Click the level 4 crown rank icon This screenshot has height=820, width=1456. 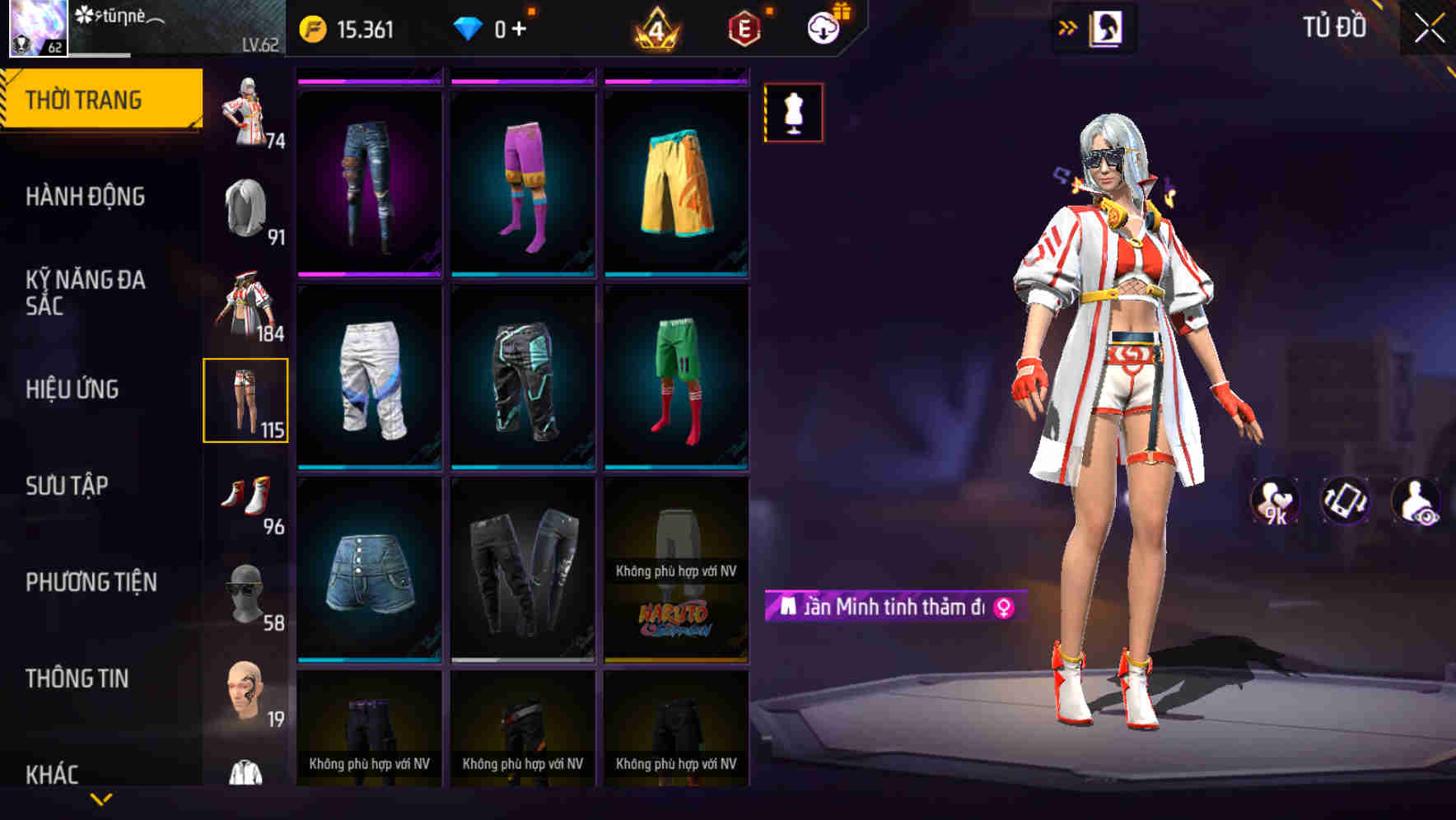654,27
